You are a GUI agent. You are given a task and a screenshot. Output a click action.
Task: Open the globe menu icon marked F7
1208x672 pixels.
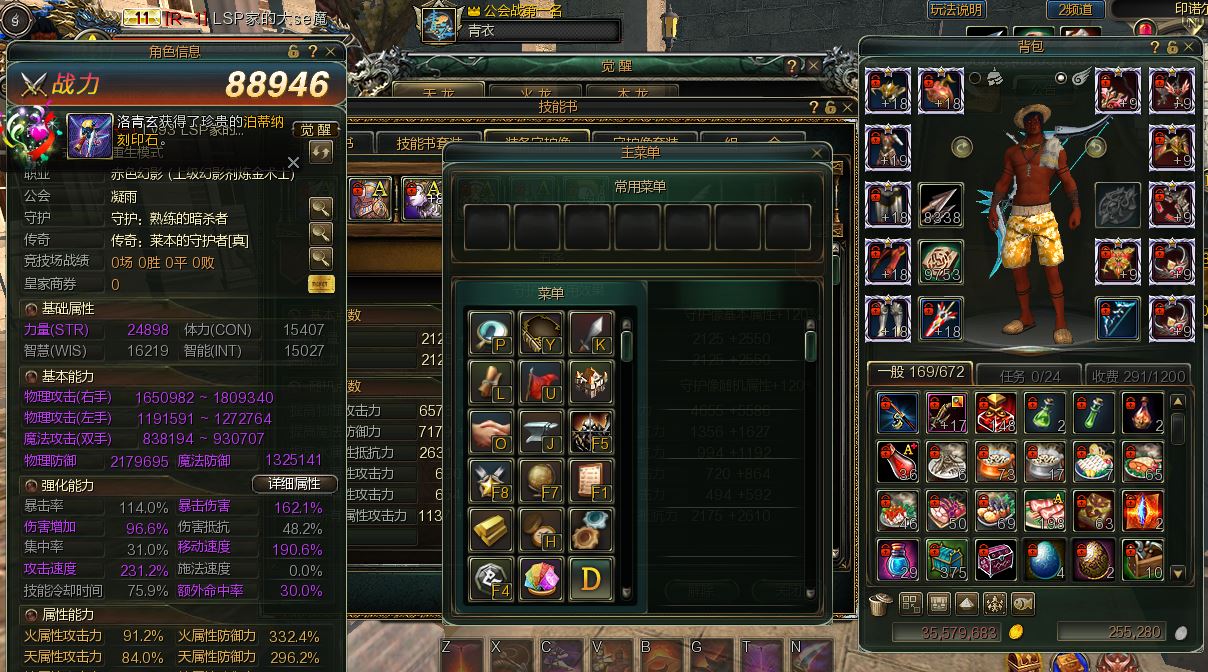(x=541, y=480)
